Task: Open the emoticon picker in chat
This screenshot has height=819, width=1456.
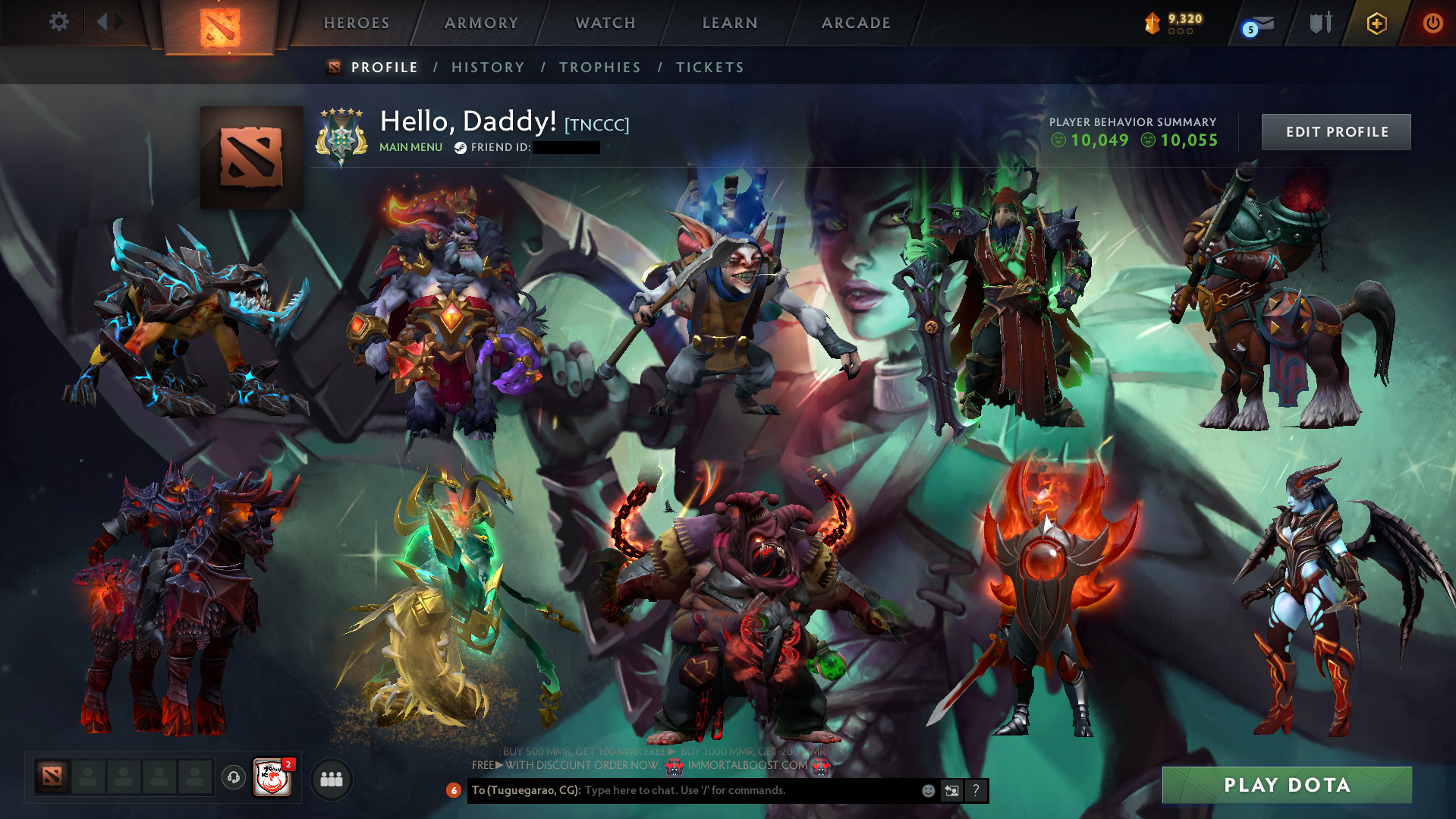Action: point(927,790)
